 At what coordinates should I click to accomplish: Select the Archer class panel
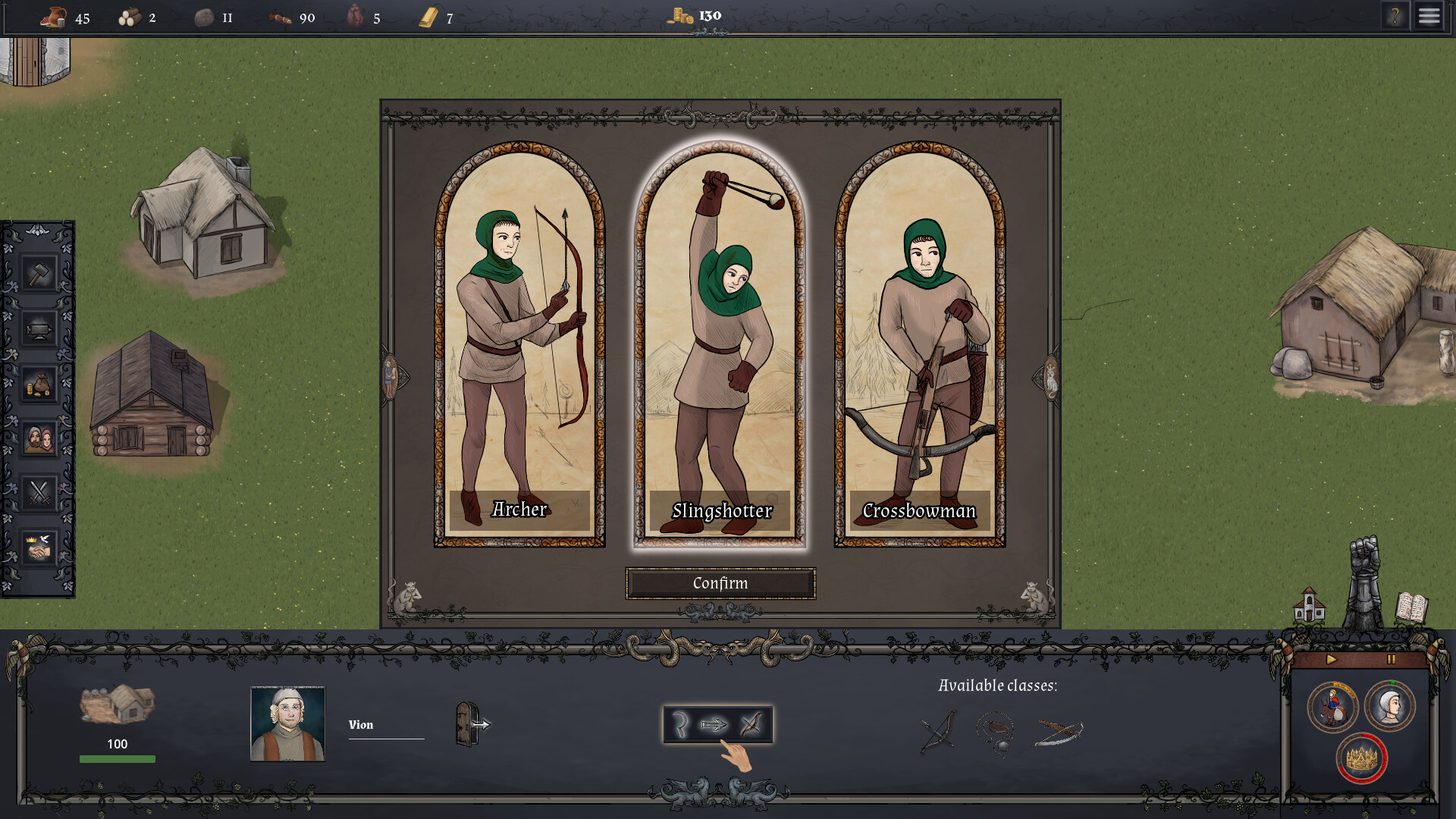pos(519,341)
